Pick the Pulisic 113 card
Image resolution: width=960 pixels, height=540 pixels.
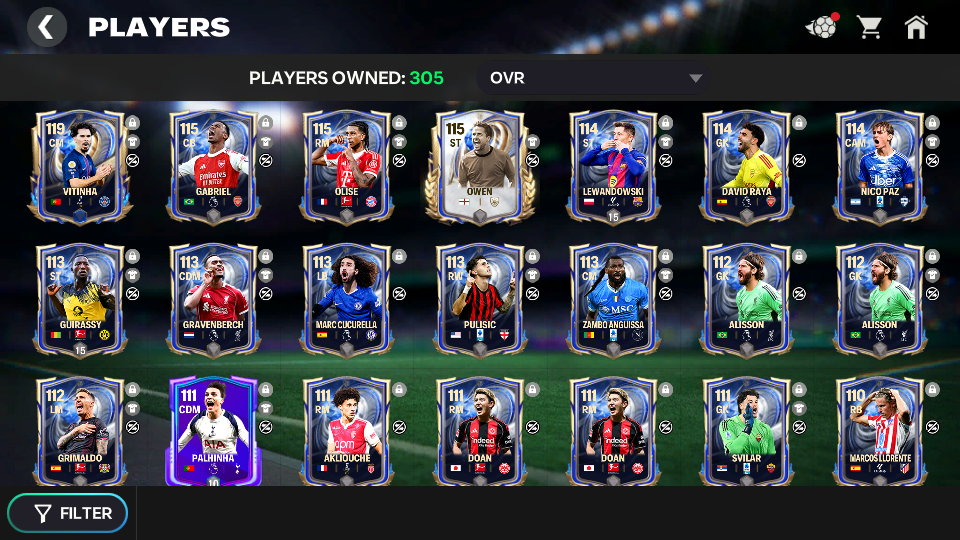[x=480, y=298]
